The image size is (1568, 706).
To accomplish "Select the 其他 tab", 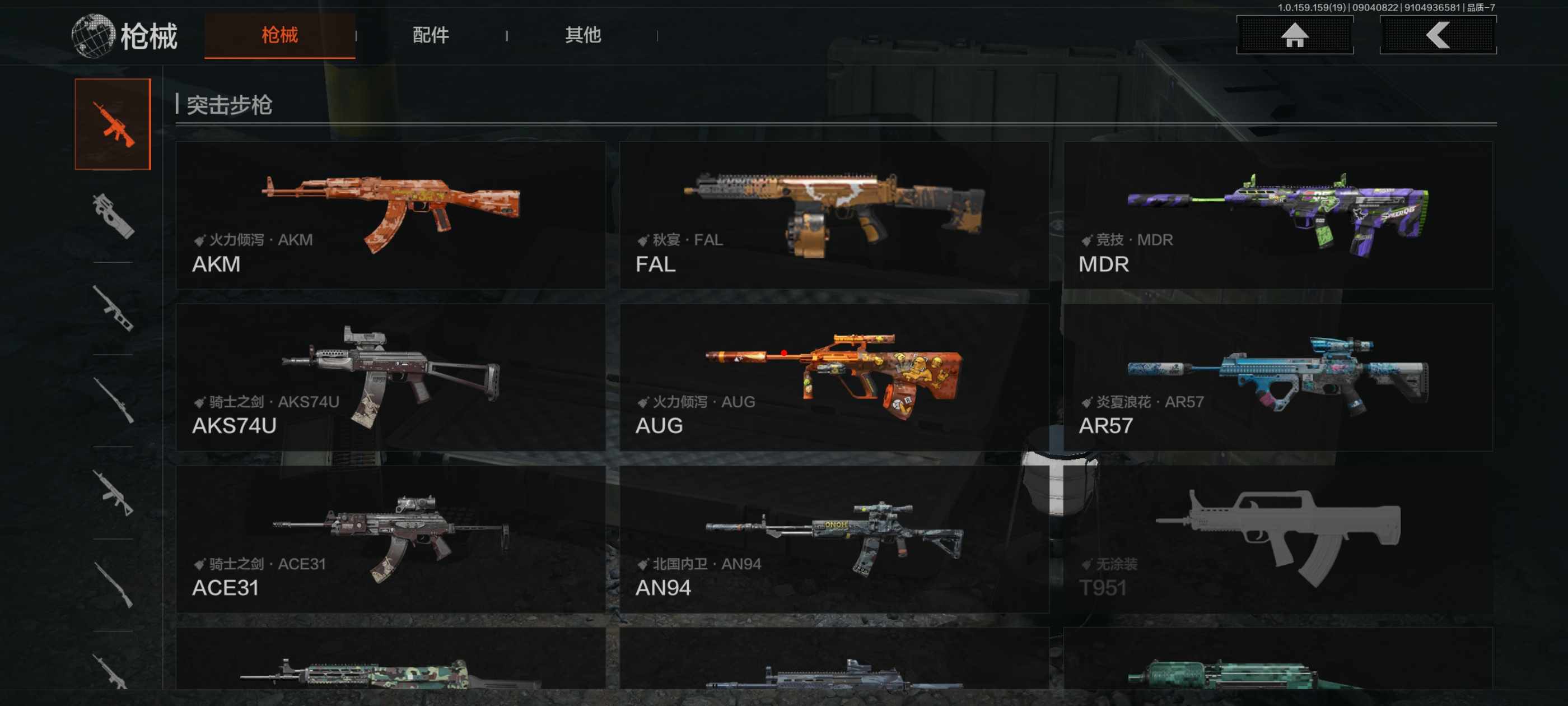I will 582,35.
